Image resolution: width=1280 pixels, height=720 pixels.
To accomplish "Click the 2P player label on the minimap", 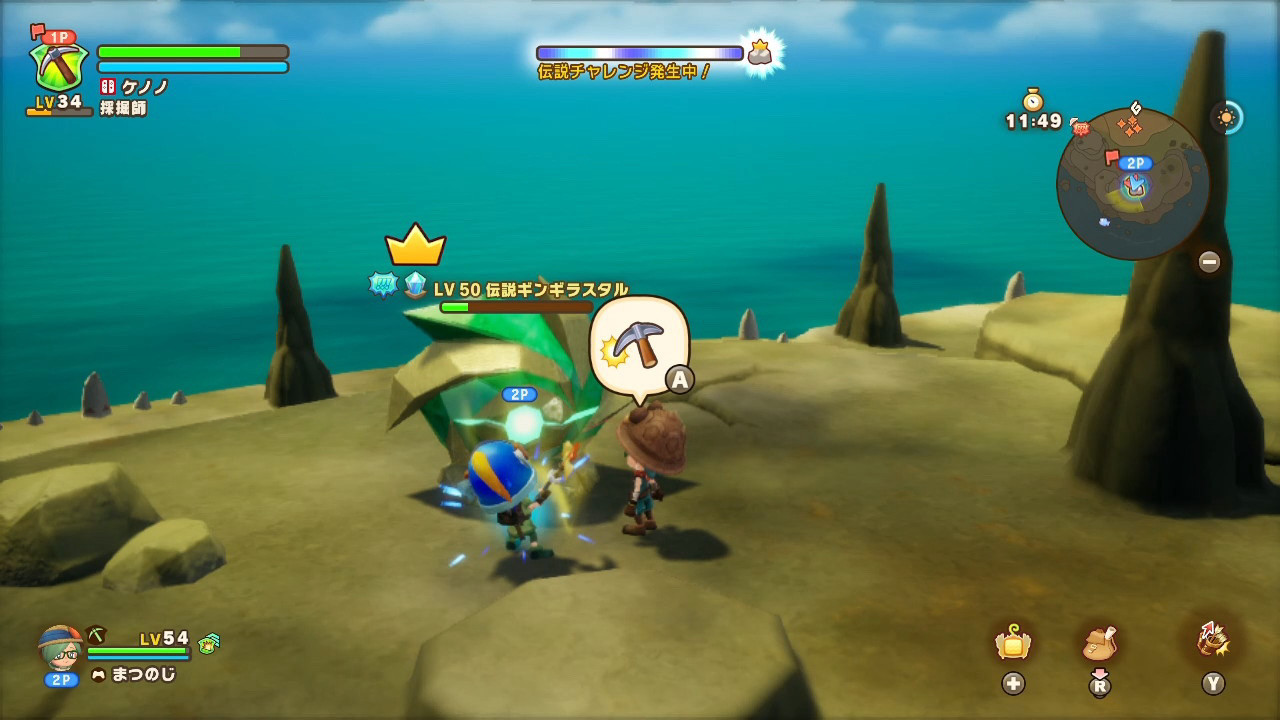I will tap(1134, 163).
